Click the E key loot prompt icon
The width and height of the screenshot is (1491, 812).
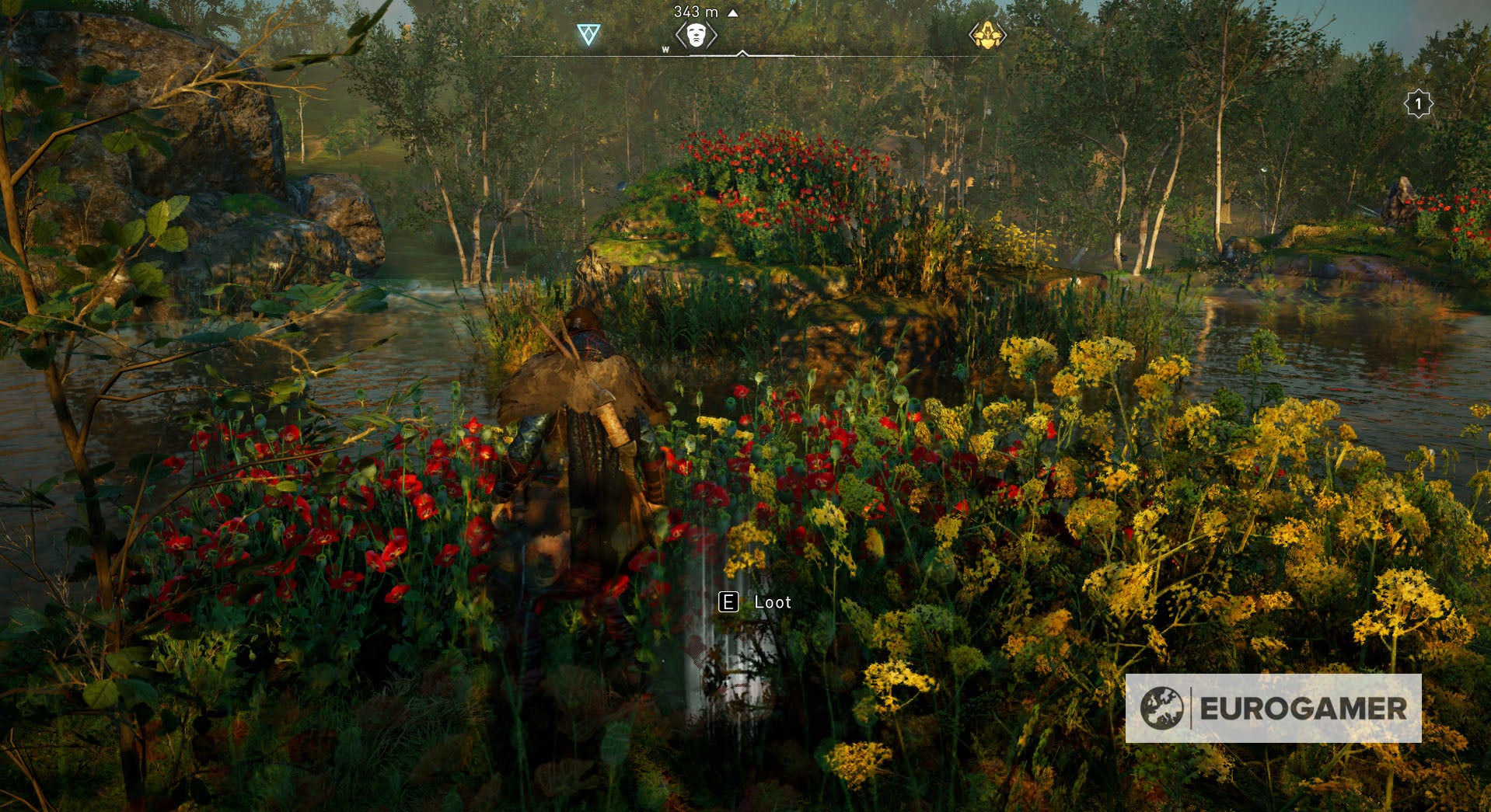(729, 601)
